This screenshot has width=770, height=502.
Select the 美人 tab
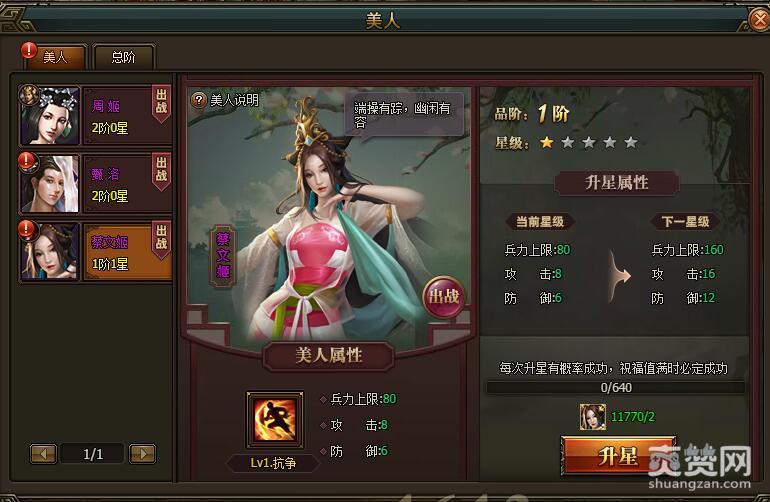[x=56, y=57]
